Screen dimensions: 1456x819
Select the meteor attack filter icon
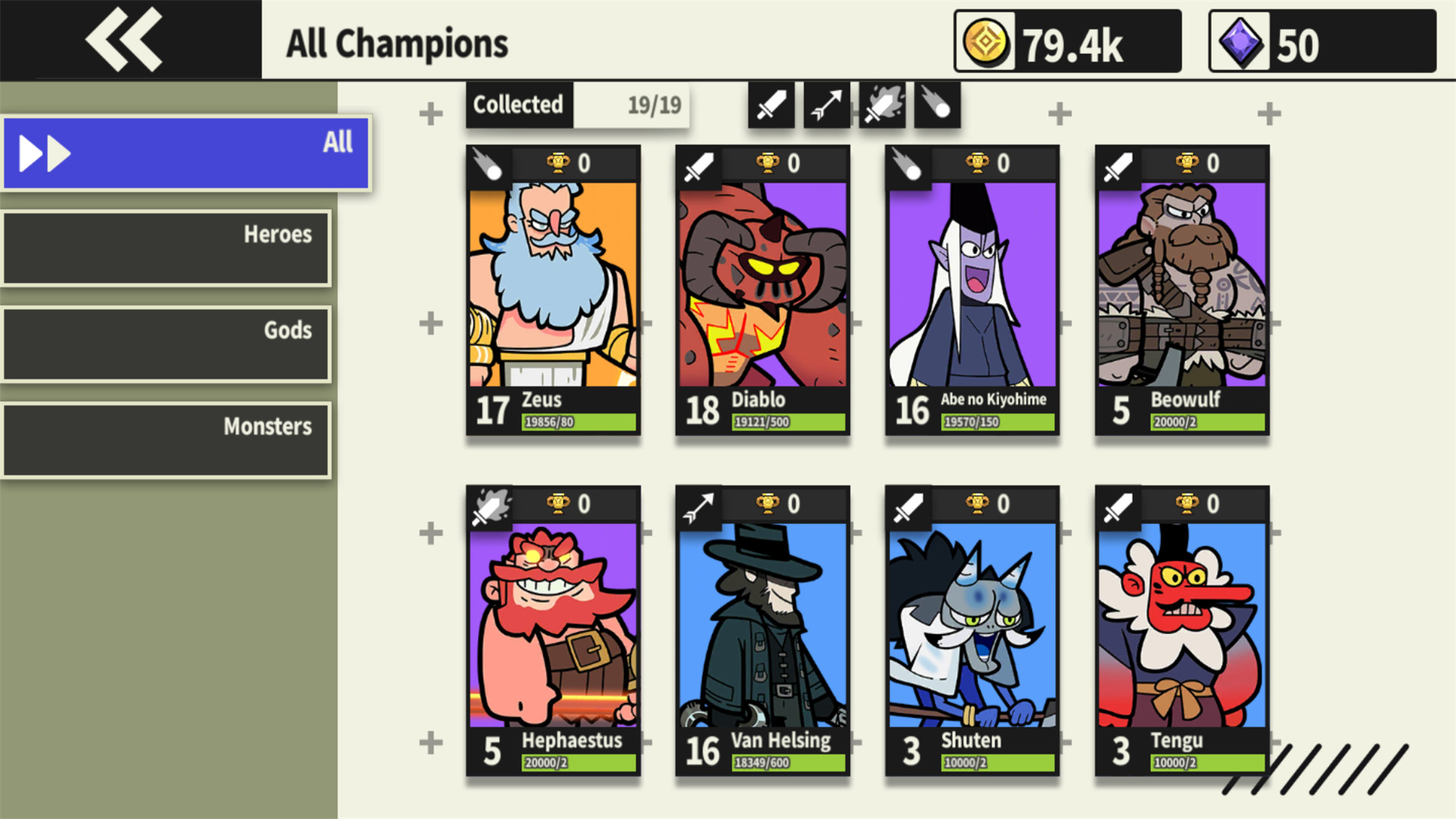(x=937, y=105)
